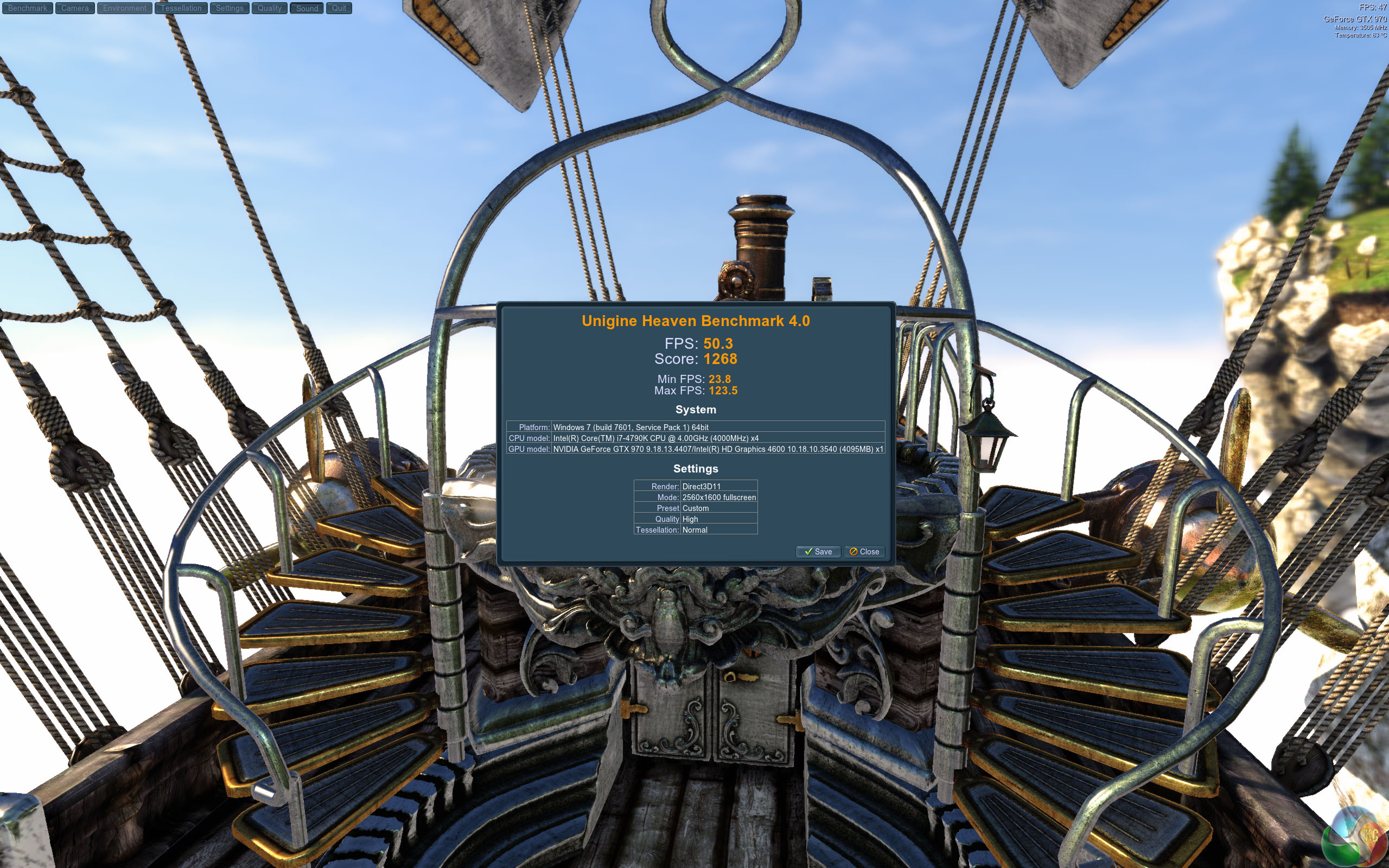Screen dimensions: 1389x868
Task: Close the benchmark results dialog
Action: point(864,552)
